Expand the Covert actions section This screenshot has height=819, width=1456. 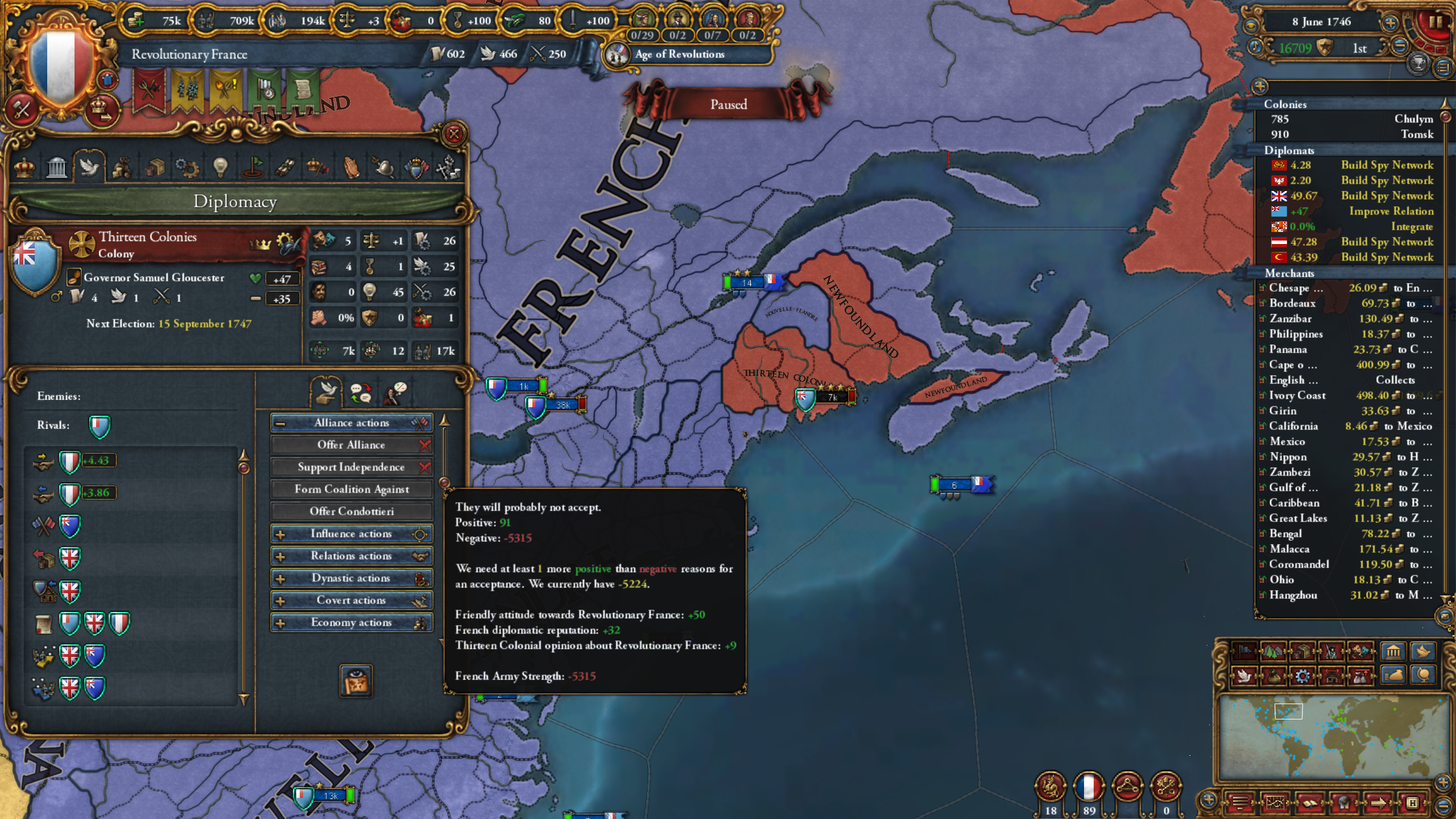(x=351, y=600)
